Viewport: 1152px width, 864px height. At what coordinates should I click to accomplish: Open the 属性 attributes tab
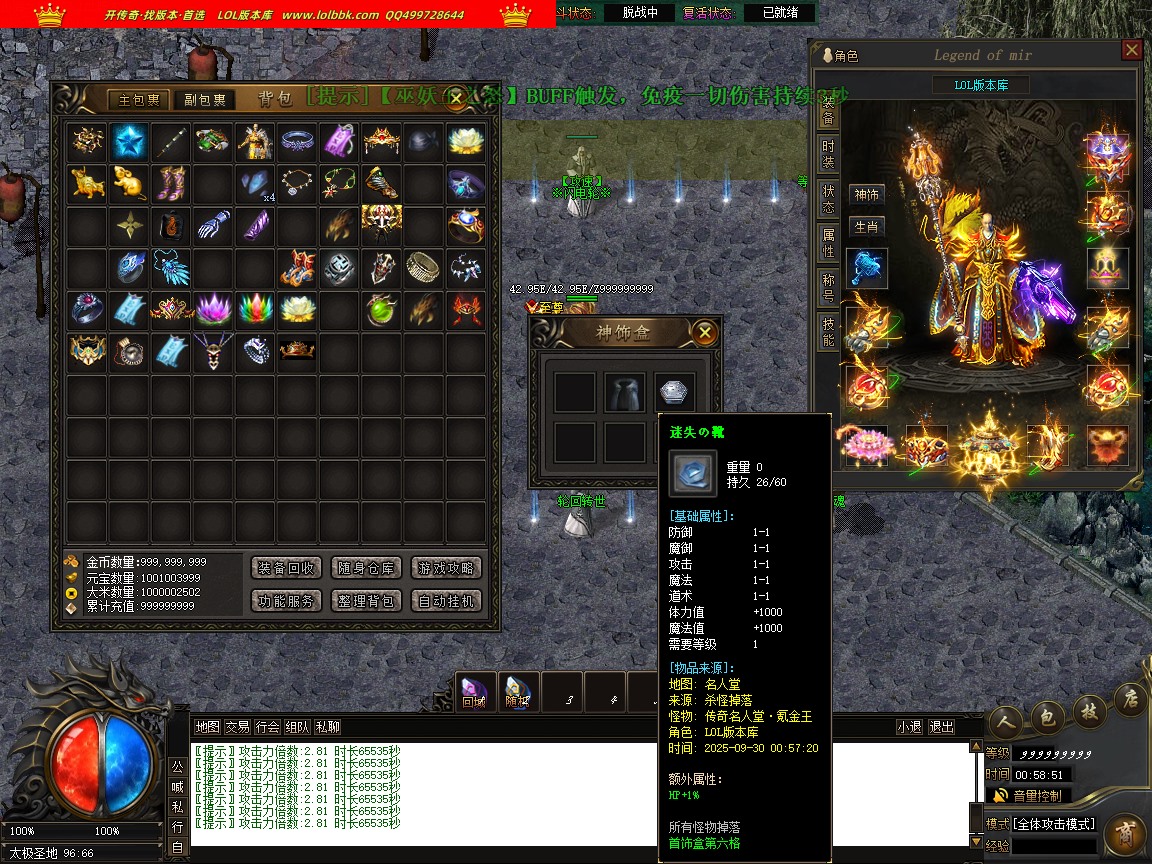[x=828, y=243]
